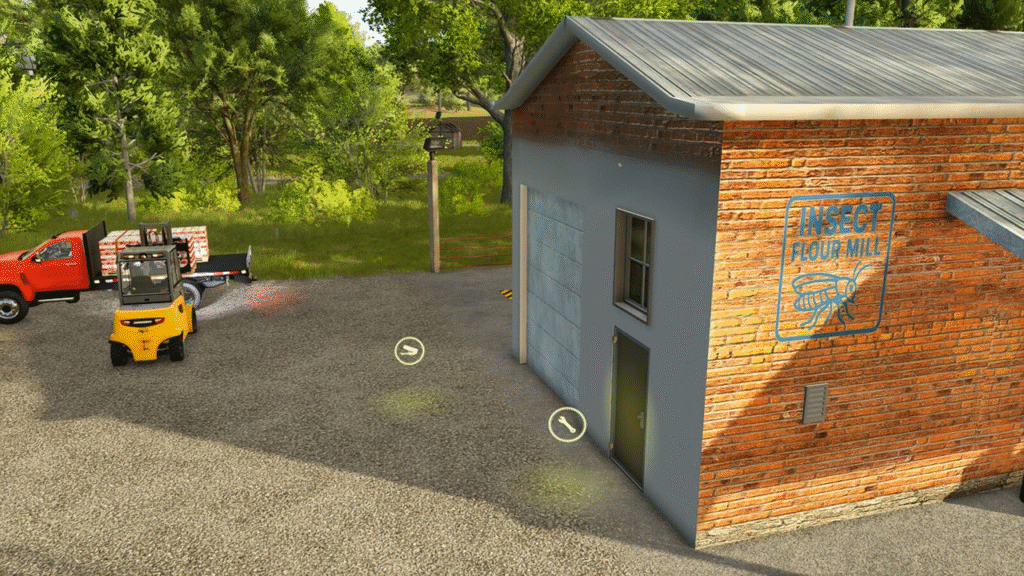
Task: Select the unloading trigger marker icon
Action: (409, 351)
